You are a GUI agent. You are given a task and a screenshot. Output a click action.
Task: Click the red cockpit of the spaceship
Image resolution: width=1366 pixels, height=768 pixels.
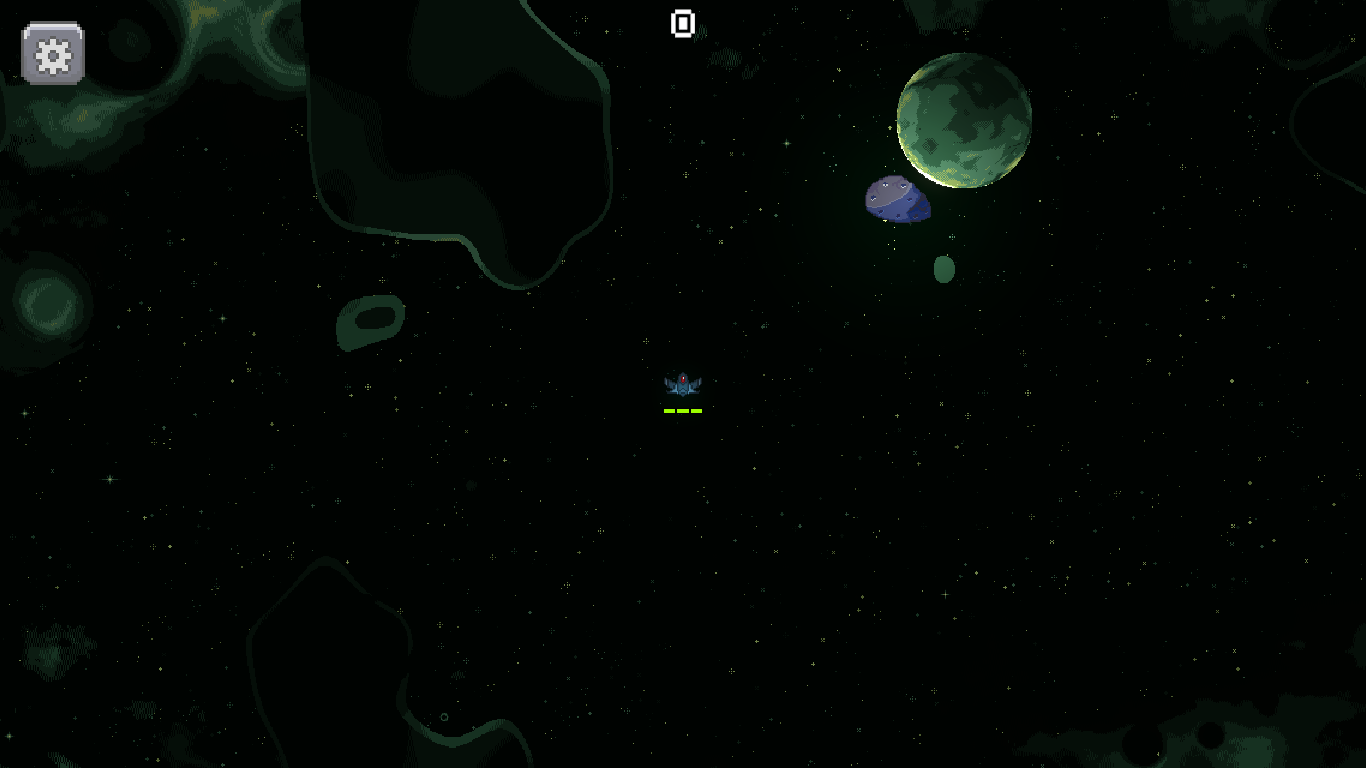click(x=683, y=379)
